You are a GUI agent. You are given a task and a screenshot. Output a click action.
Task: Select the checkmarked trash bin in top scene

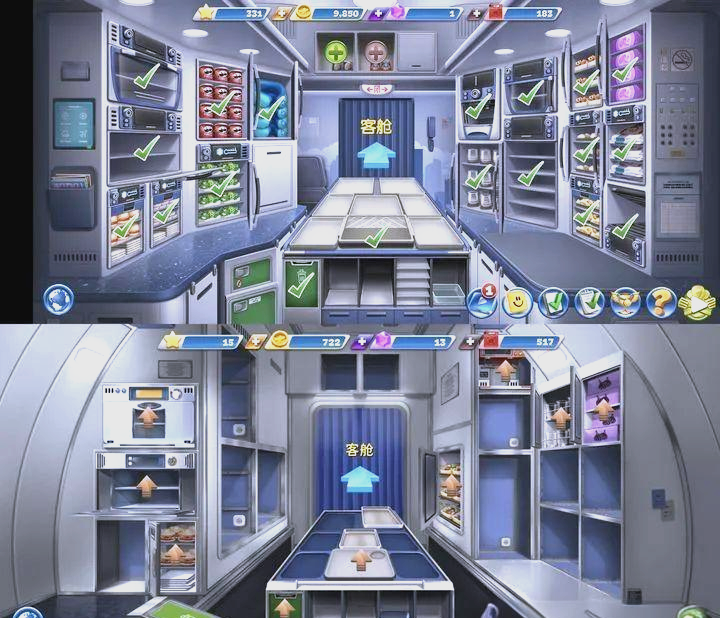(x=299, y=285)
